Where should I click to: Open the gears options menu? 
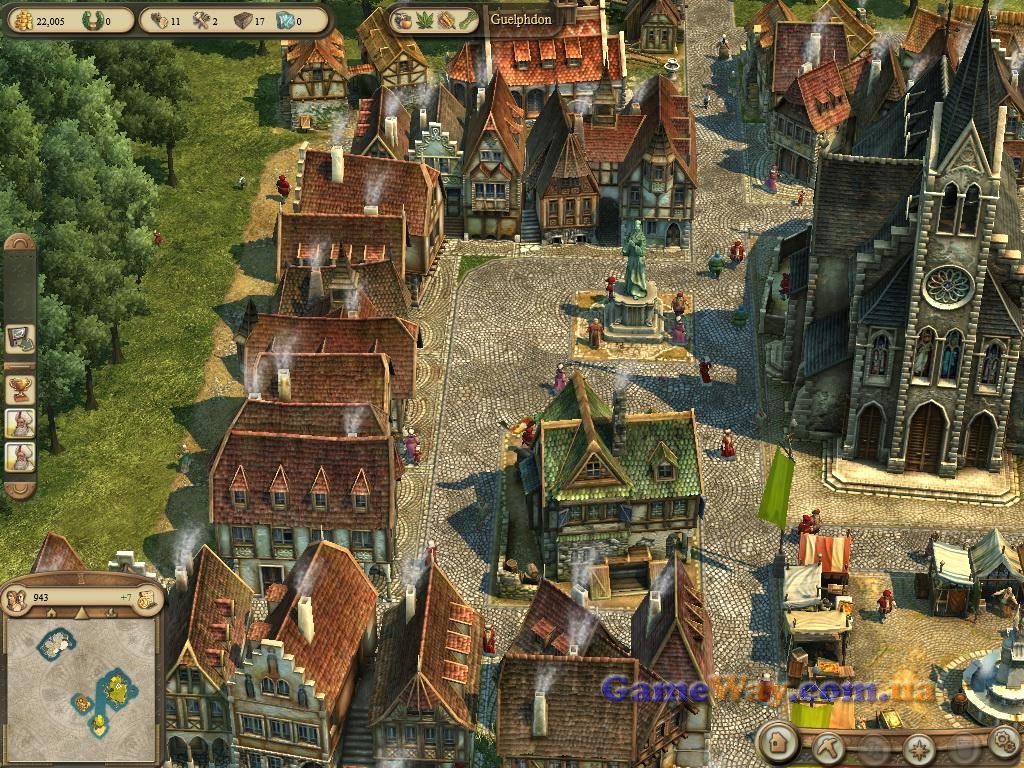pos(1003,742)
